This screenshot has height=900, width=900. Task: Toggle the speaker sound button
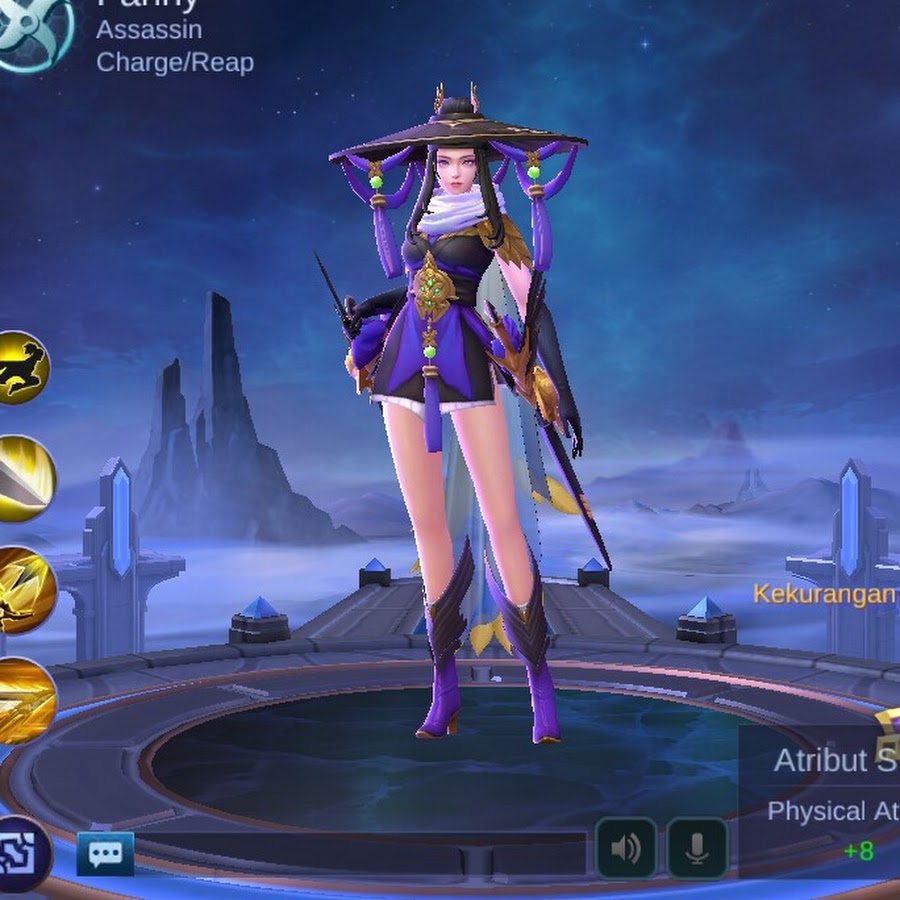(626, 849)
